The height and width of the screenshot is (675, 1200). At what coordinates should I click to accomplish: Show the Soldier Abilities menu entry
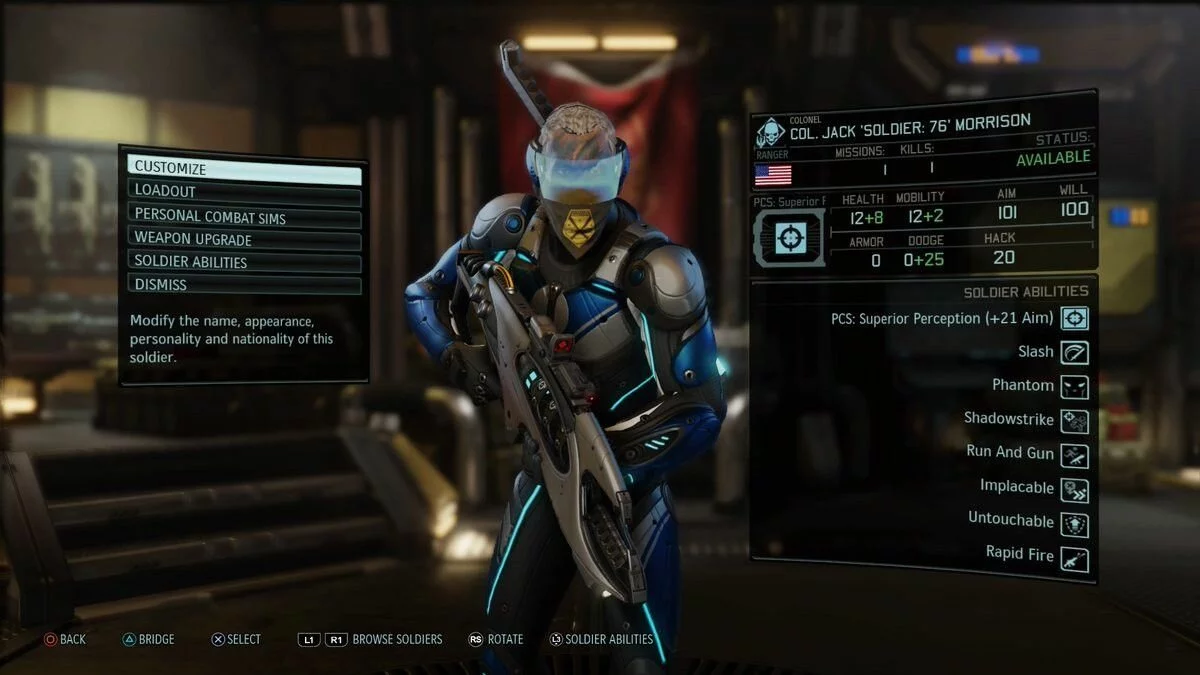pos(243,262)
